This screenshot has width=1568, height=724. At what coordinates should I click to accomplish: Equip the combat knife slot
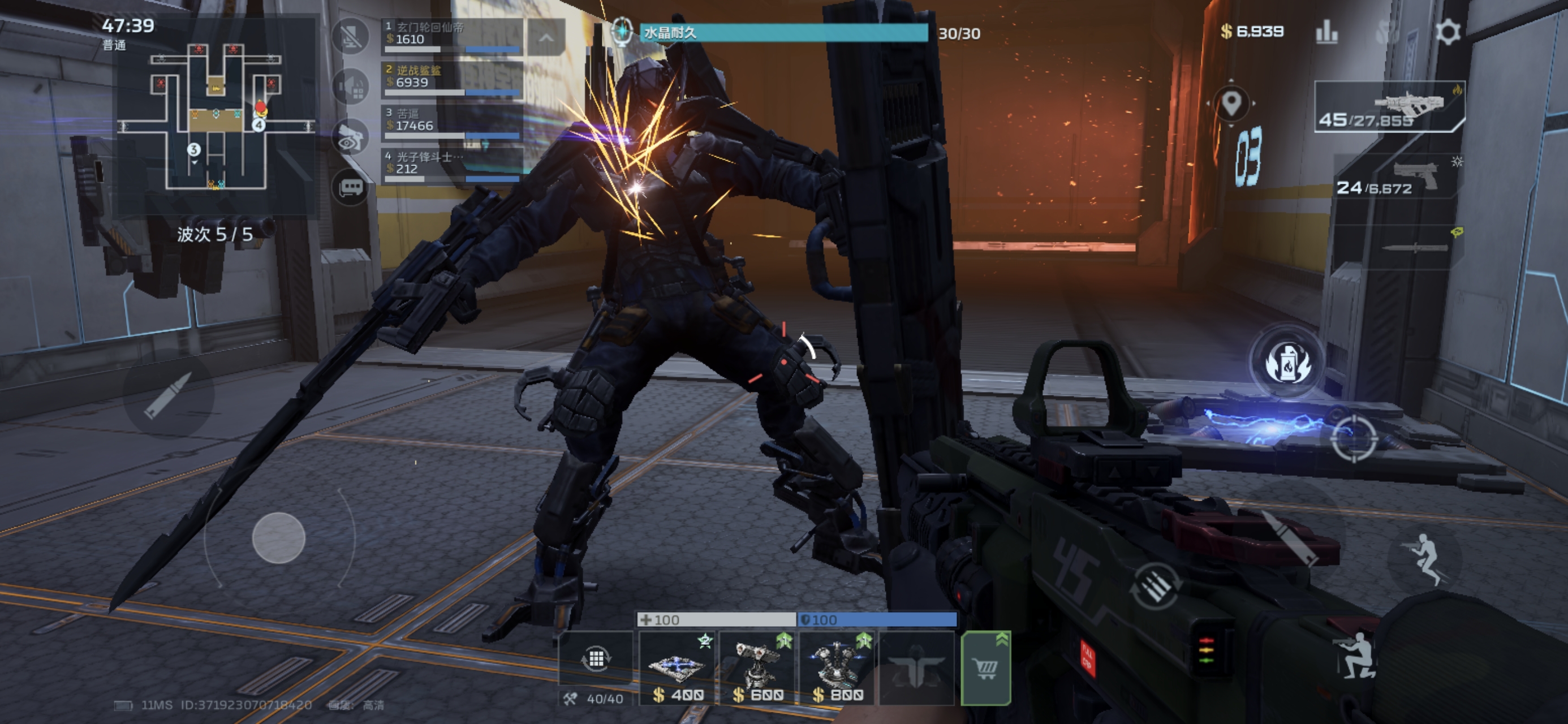1412,247
